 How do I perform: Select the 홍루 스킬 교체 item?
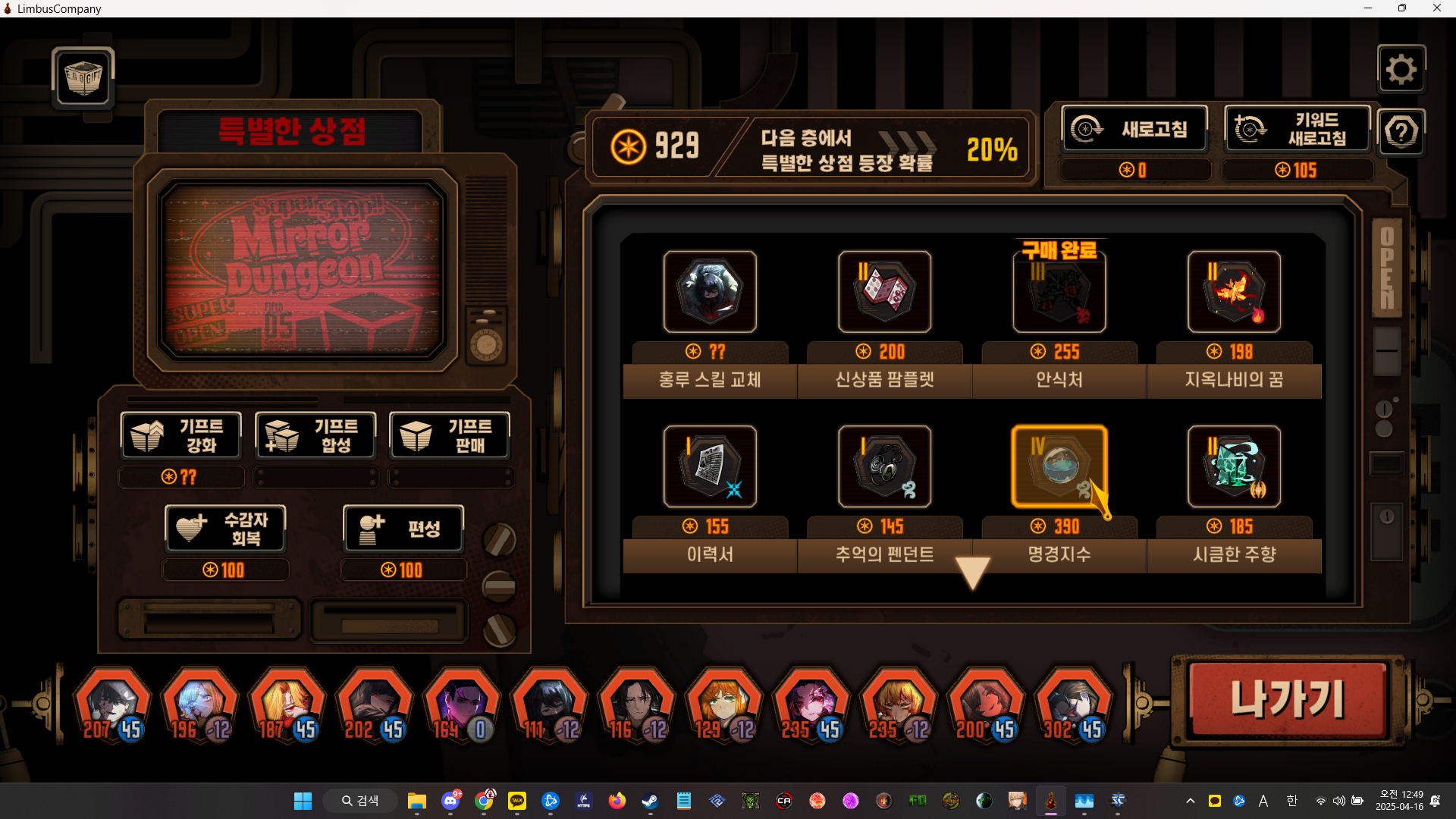pyautogui.click(x=710, y=292)
